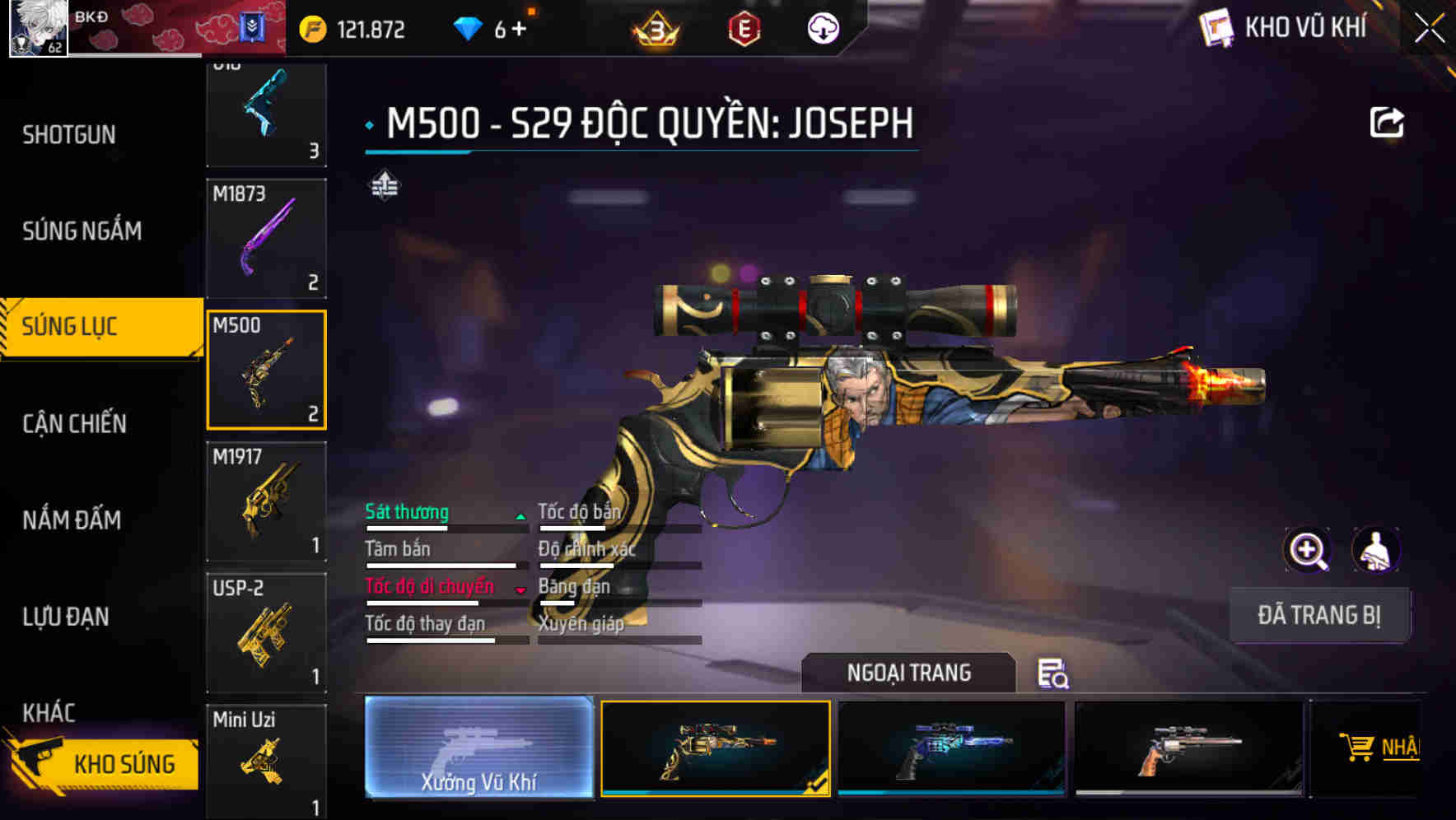Select the blue skin variant in bottom row
Image resolution: width=1456 pixels, height=820 pixels.
pyautogui.click(x=952, y=748)
